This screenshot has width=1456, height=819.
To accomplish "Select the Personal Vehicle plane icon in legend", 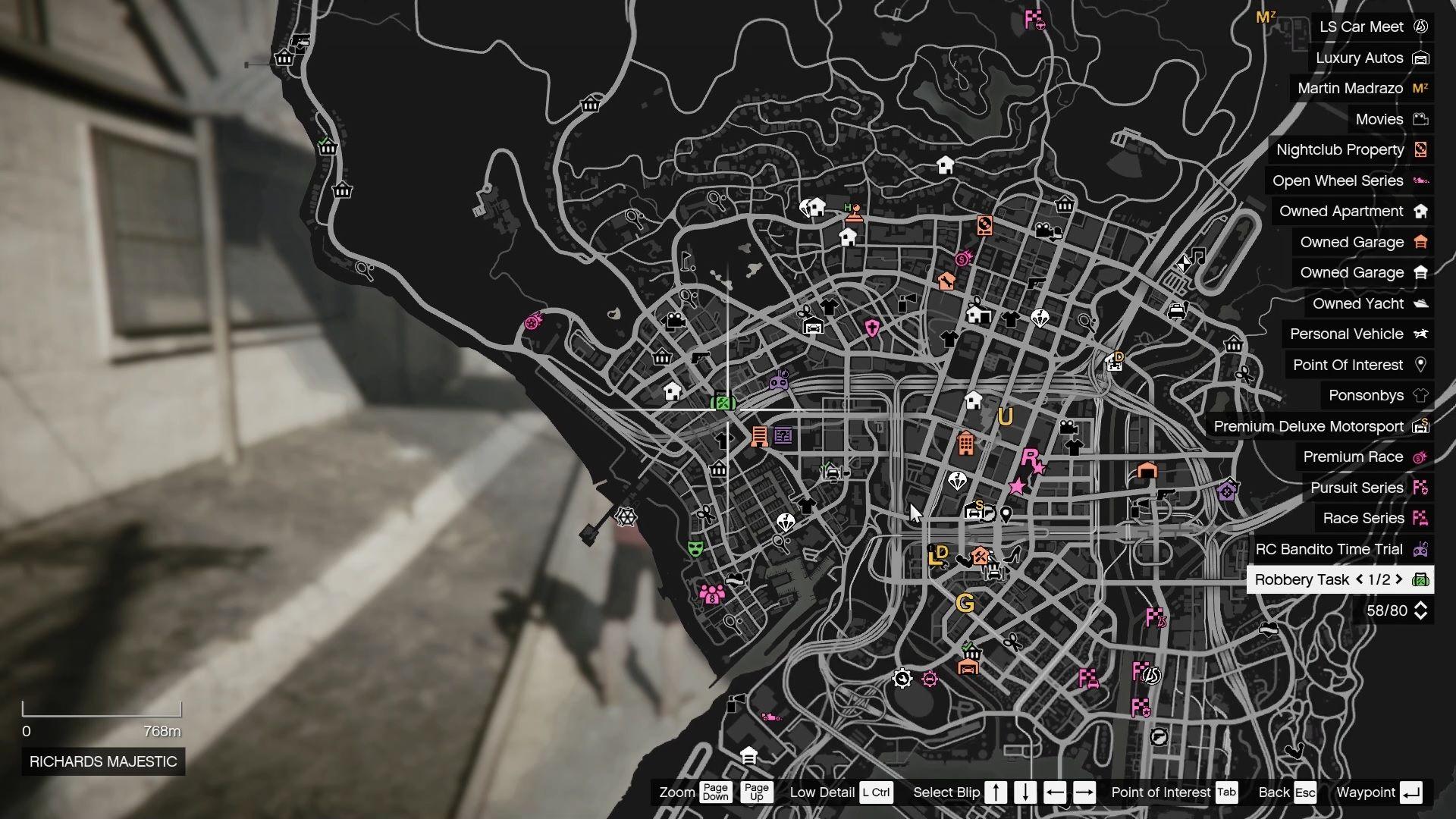I will [1420, 334].
